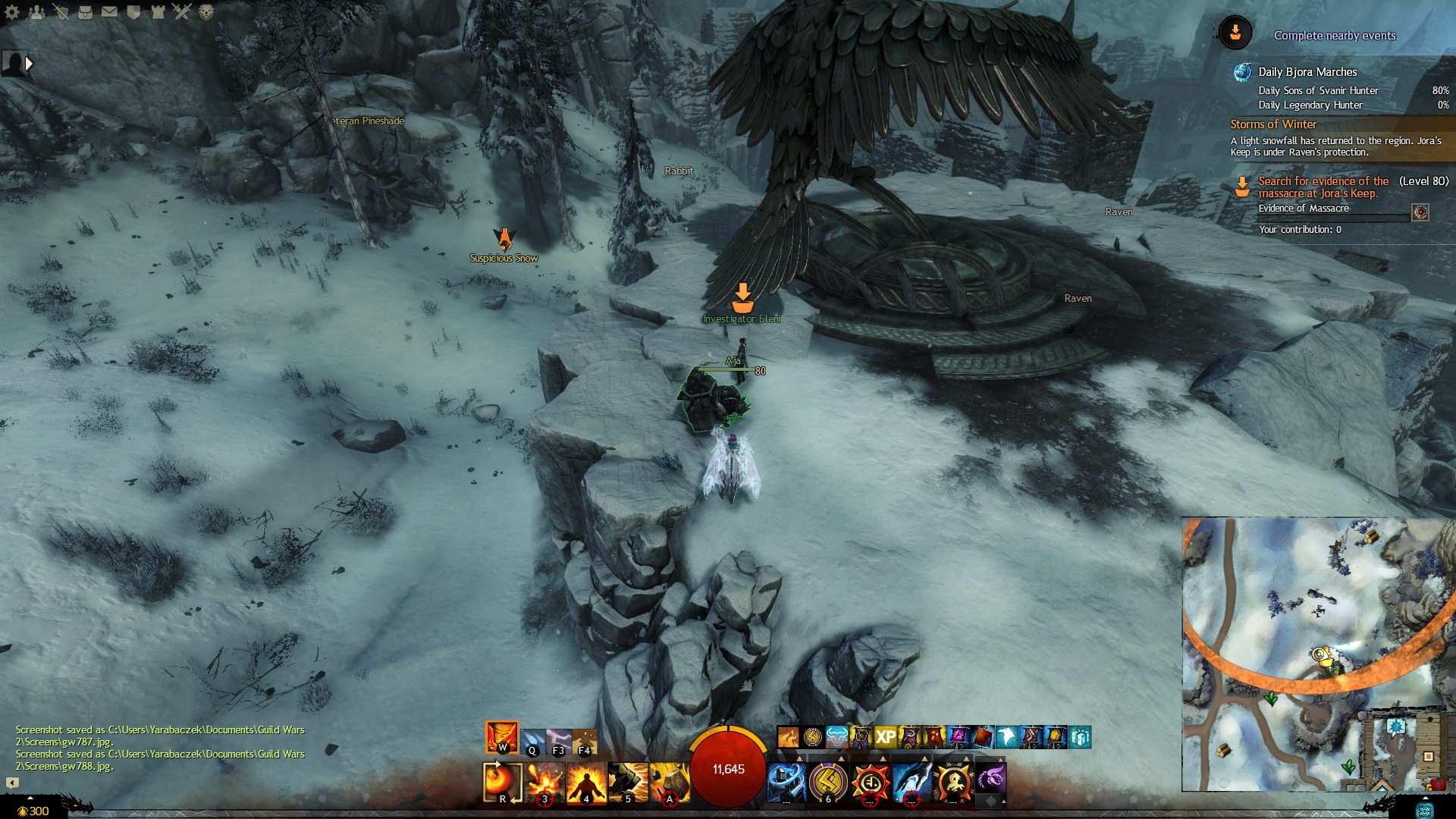Open the contacts and LFG panel
Screen dimensions: 1456x819
[x=36, y=12]
